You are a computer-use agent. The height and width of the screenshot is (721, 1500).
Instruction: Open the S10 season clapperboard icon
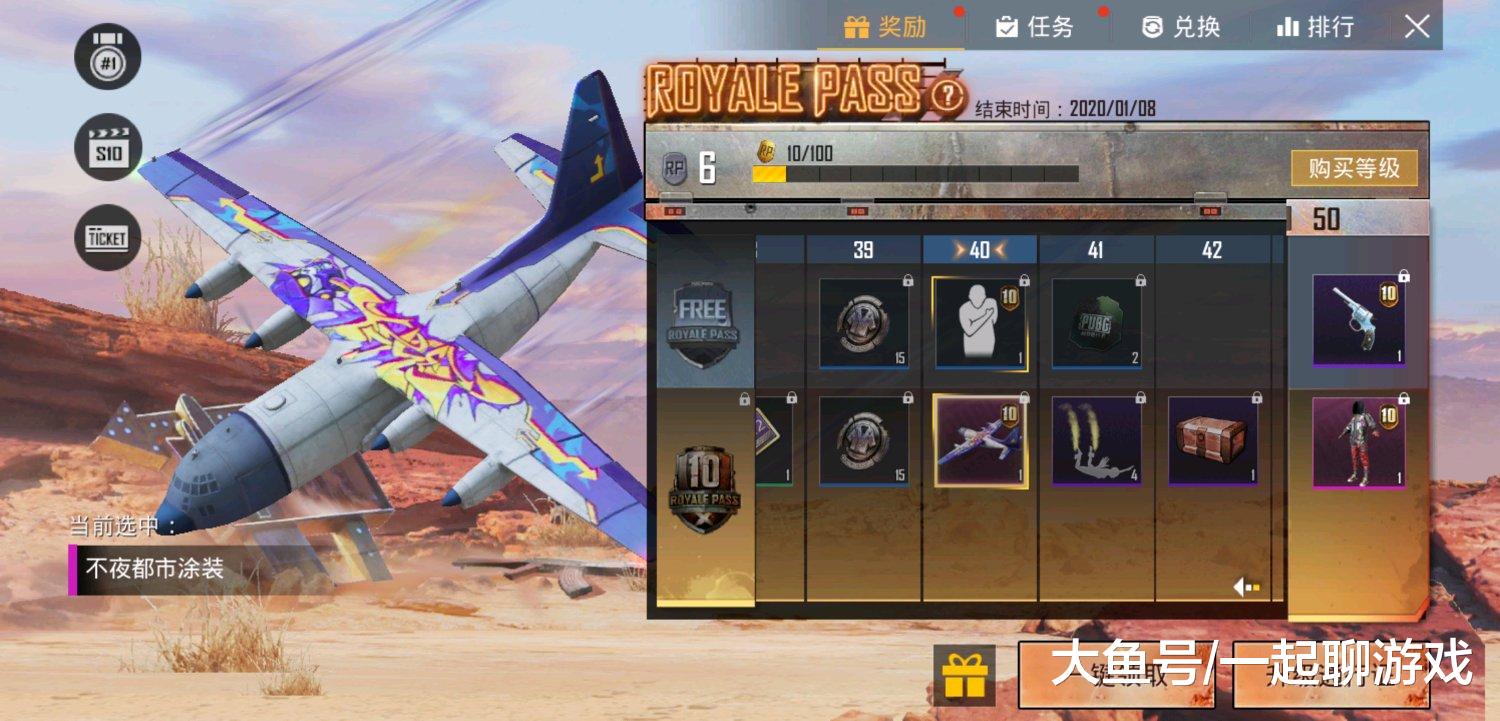tap(107, 147)
